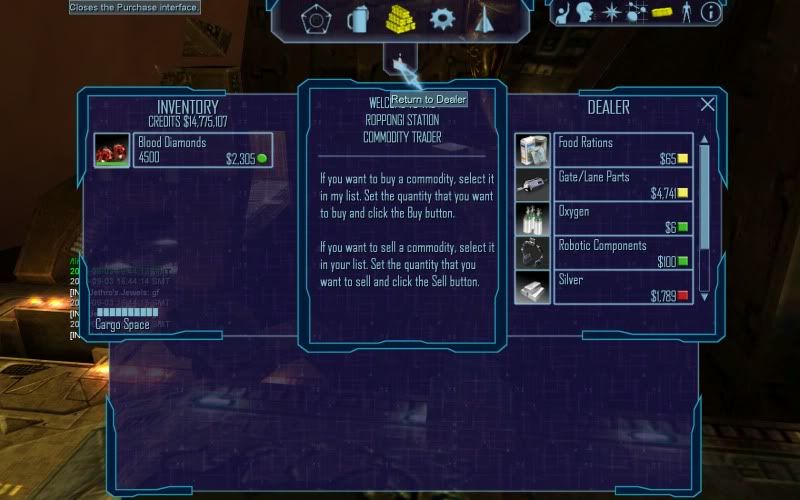Open the launch pad pentagon icon
Viewport: 800px width, 500px height.
coord(316,19)
